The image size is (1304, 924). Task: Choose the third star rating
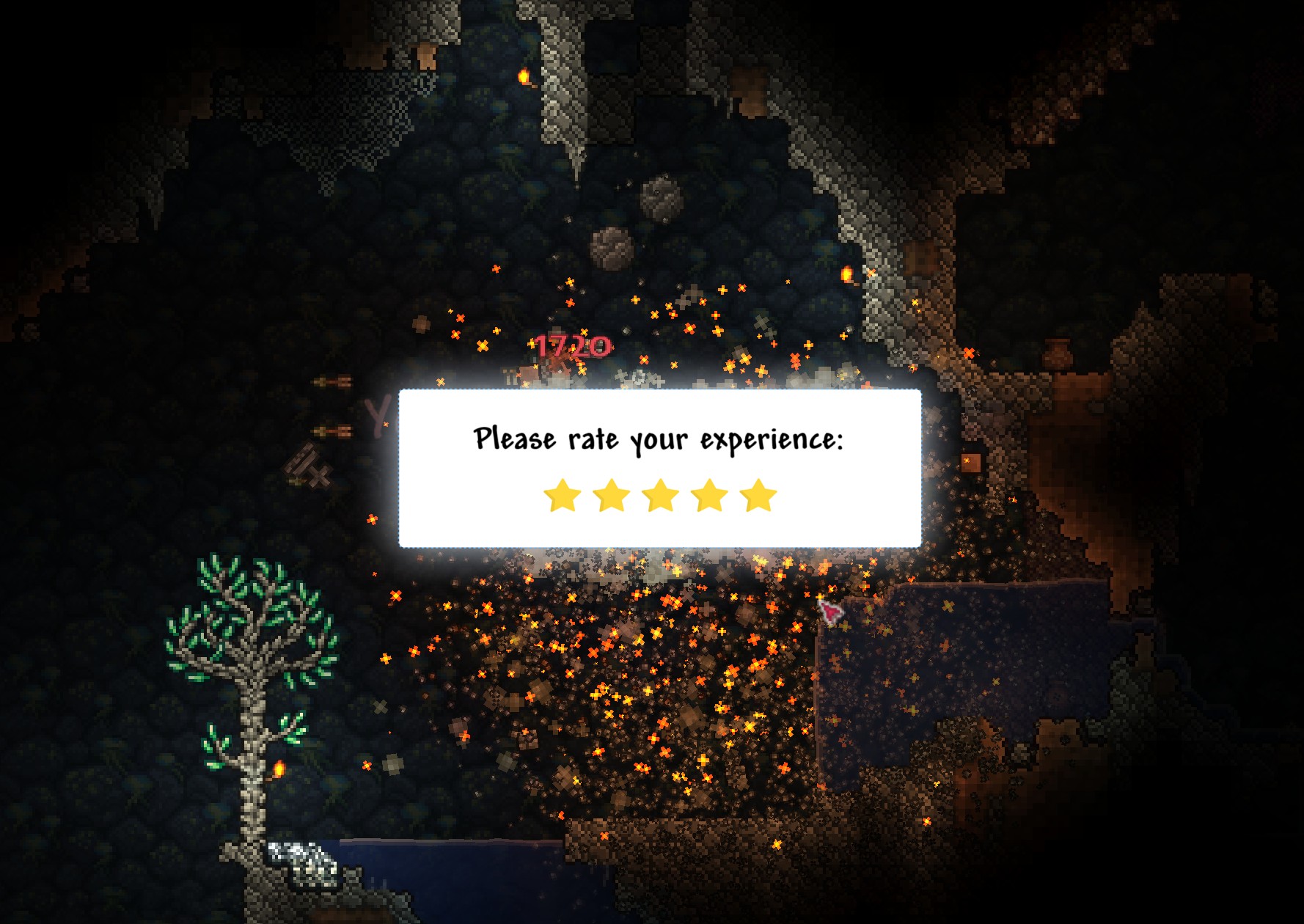tap(661, 496)
